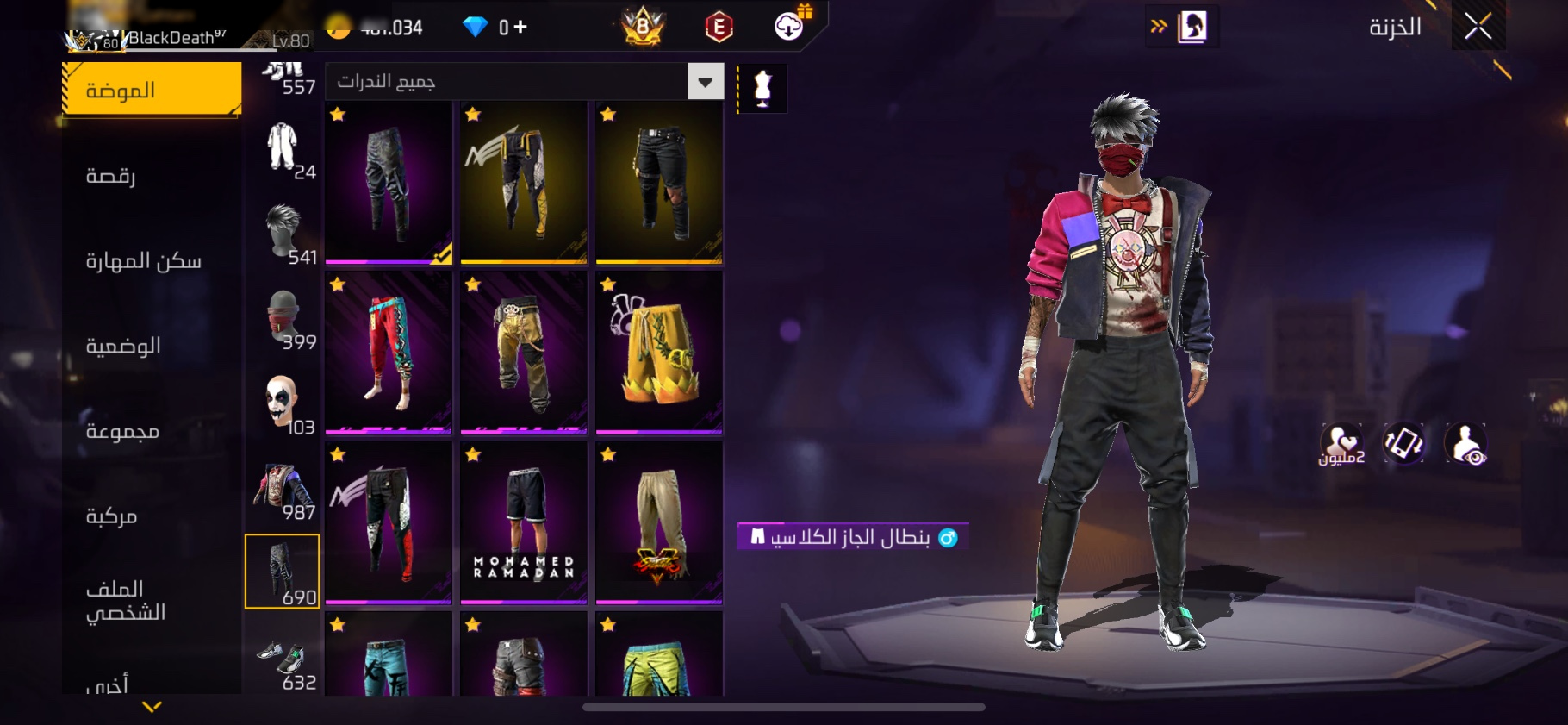Select the ripped black jeans item
This screenshot has height=725, width=1568.
(x=659, y=181)
